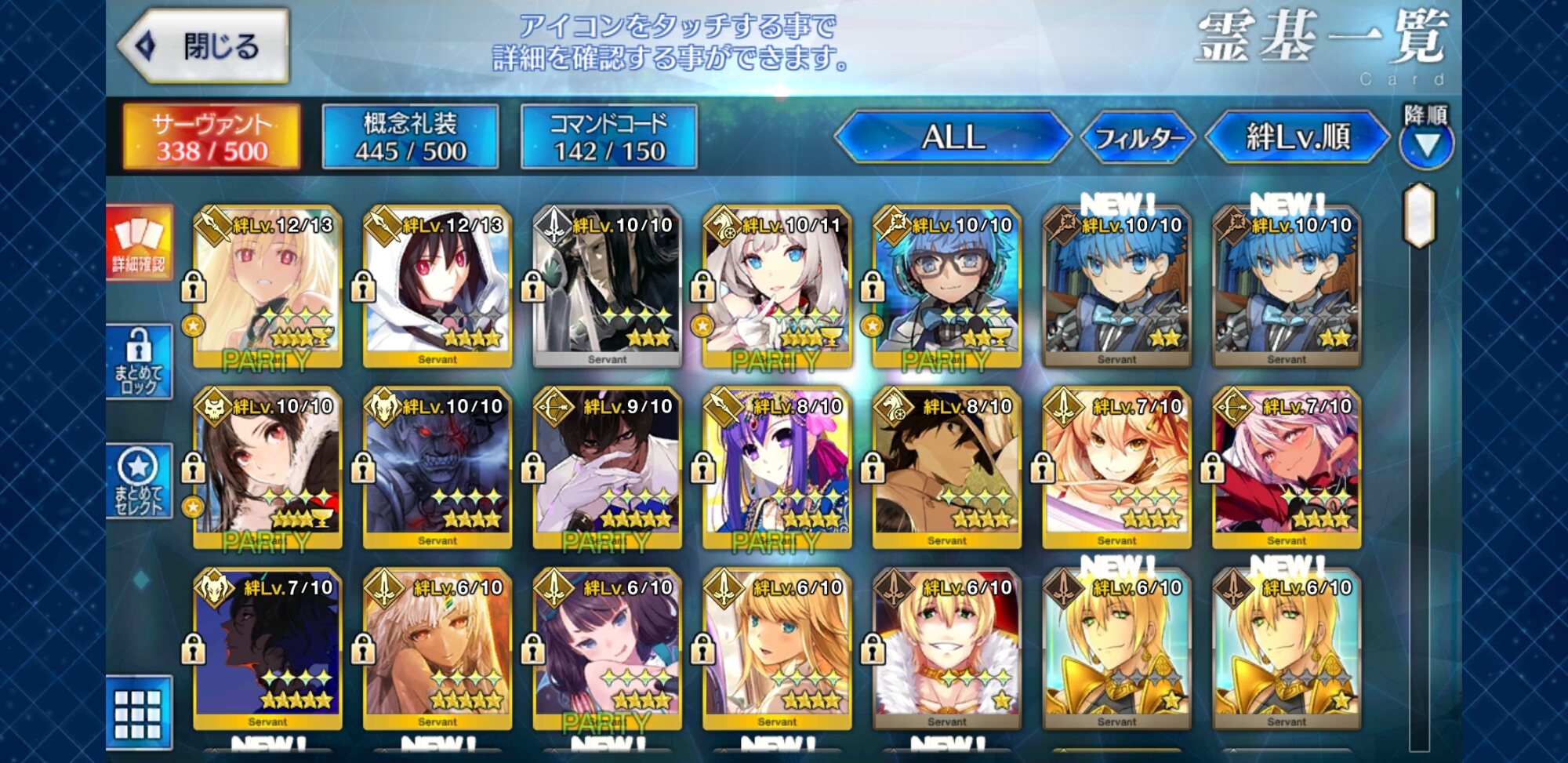The image size is (1568, 763).
Task: Change the 絆Lv.順 sort order
Action: tap(1298, 137)
